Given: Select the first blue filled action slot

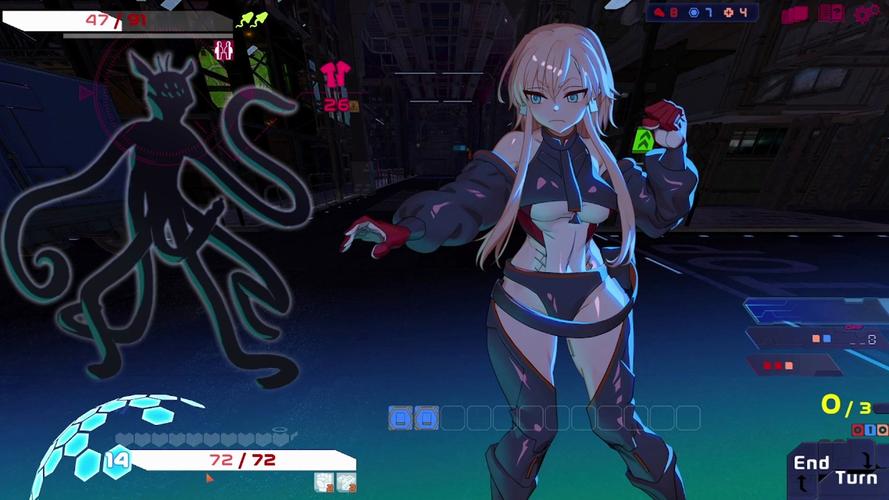Looking at the screenshot, I should pos(400,418).
